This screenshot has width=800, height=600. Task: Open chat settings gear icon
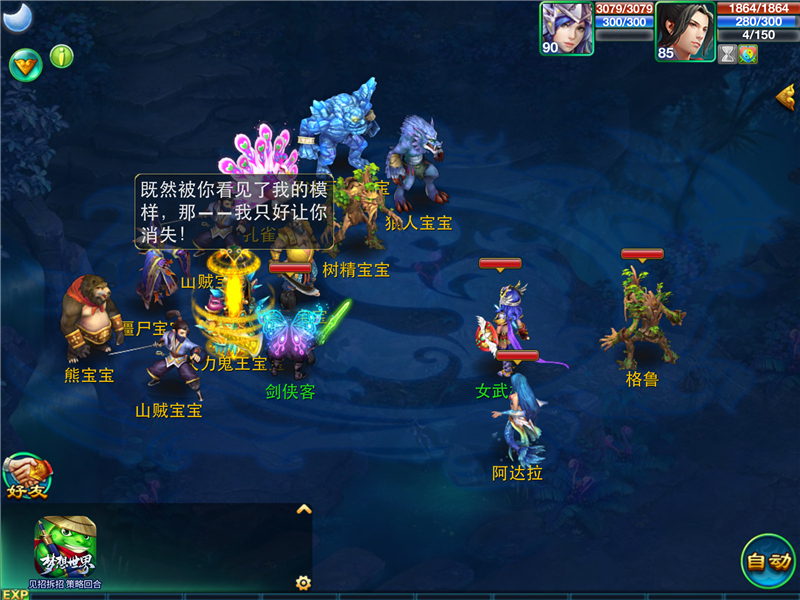[302, 582]
